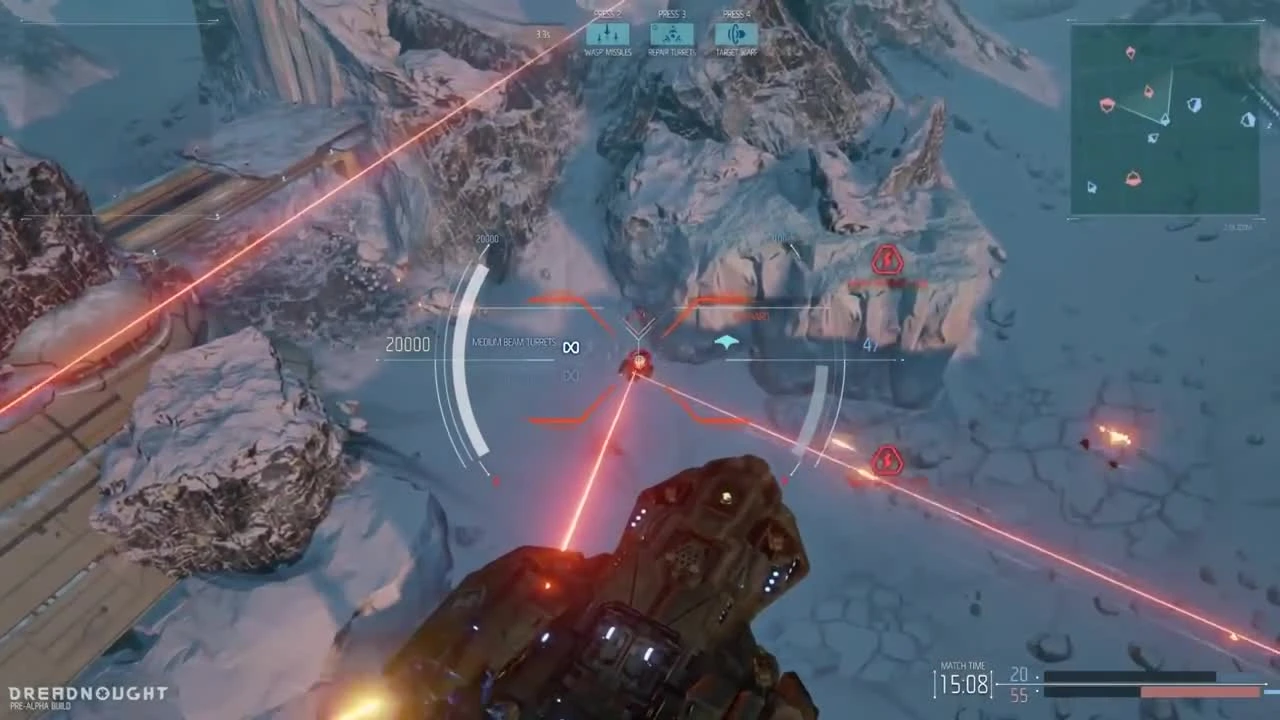Click the red enemy warning hexagon right of the reticle

tap(886, 461)
